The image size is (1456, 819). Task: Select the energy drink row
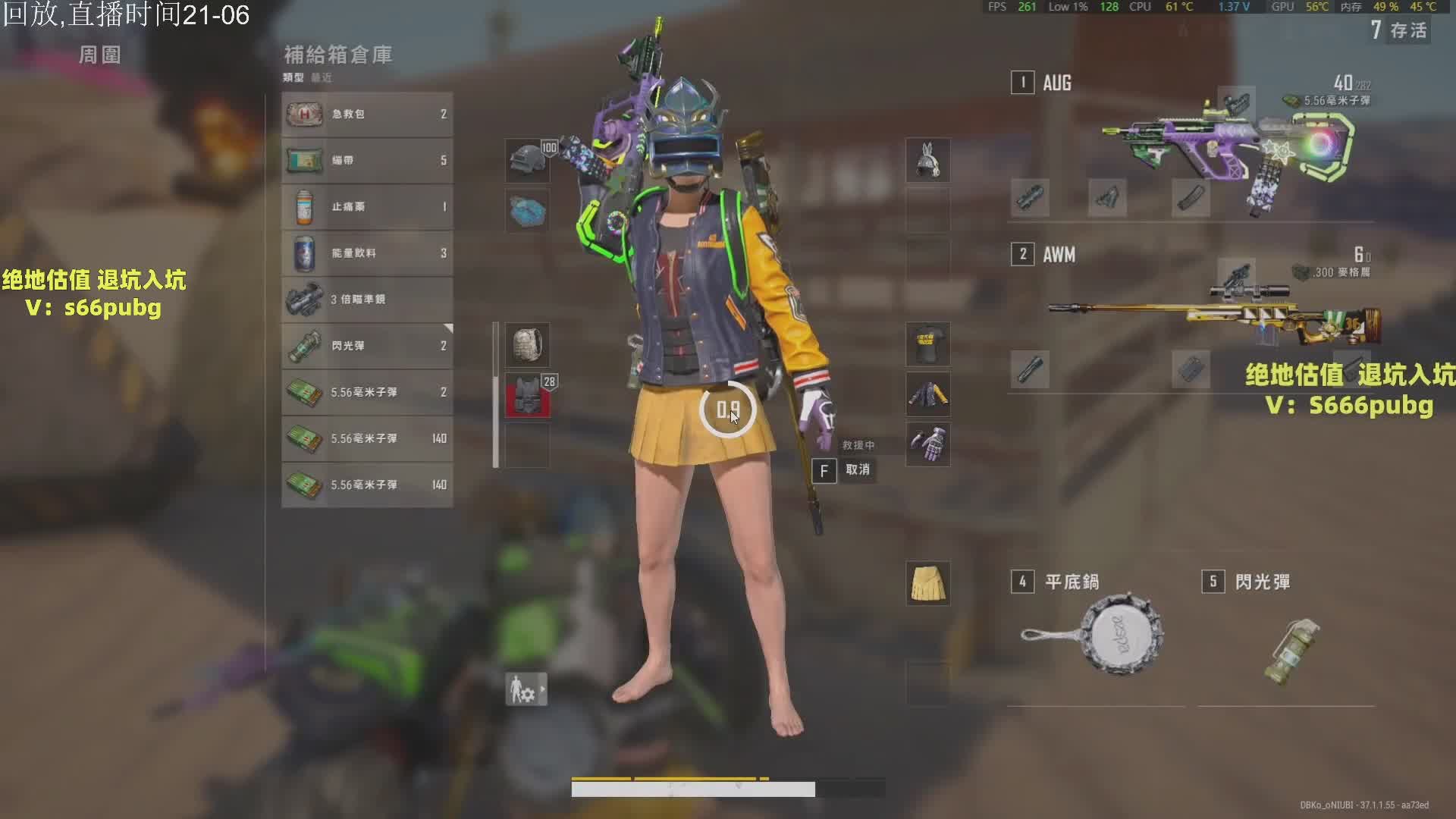pyautogui.click(x=367, y=253)
